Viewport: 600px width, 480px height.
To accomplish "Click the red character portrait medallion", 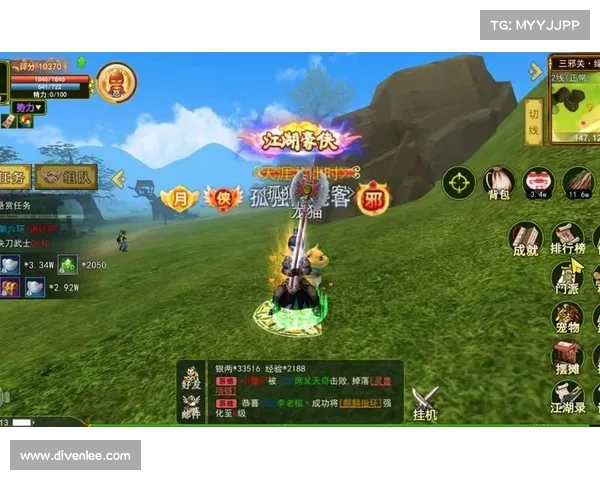I will click(117, 81).
